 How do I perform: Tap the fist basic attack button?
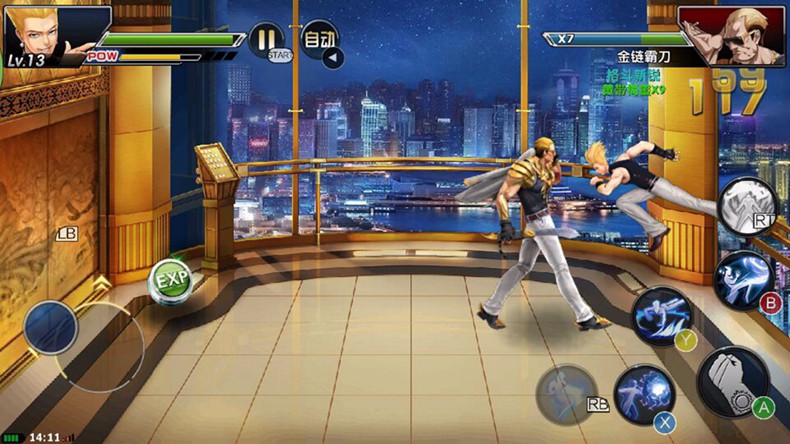[733, 380]
